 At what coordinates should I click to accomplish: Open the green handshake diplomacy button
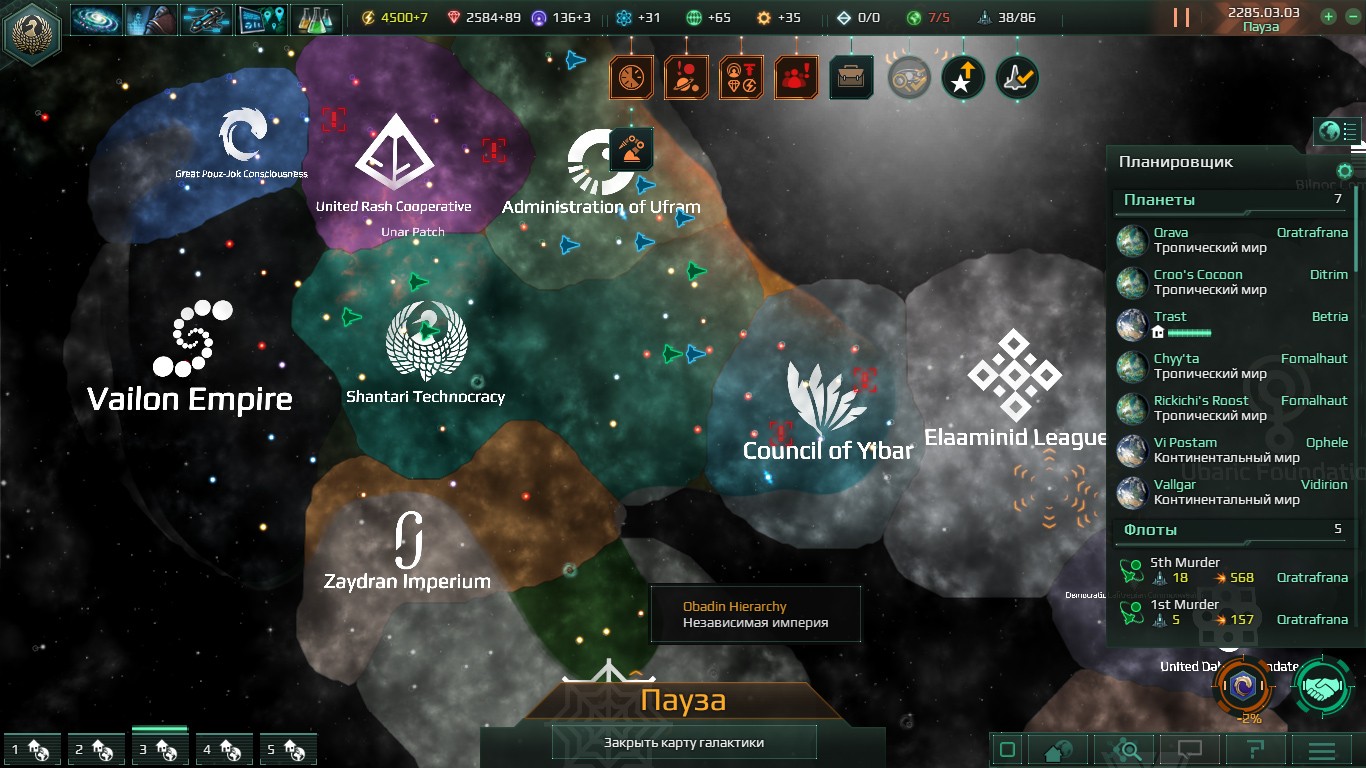point(1325,687)
